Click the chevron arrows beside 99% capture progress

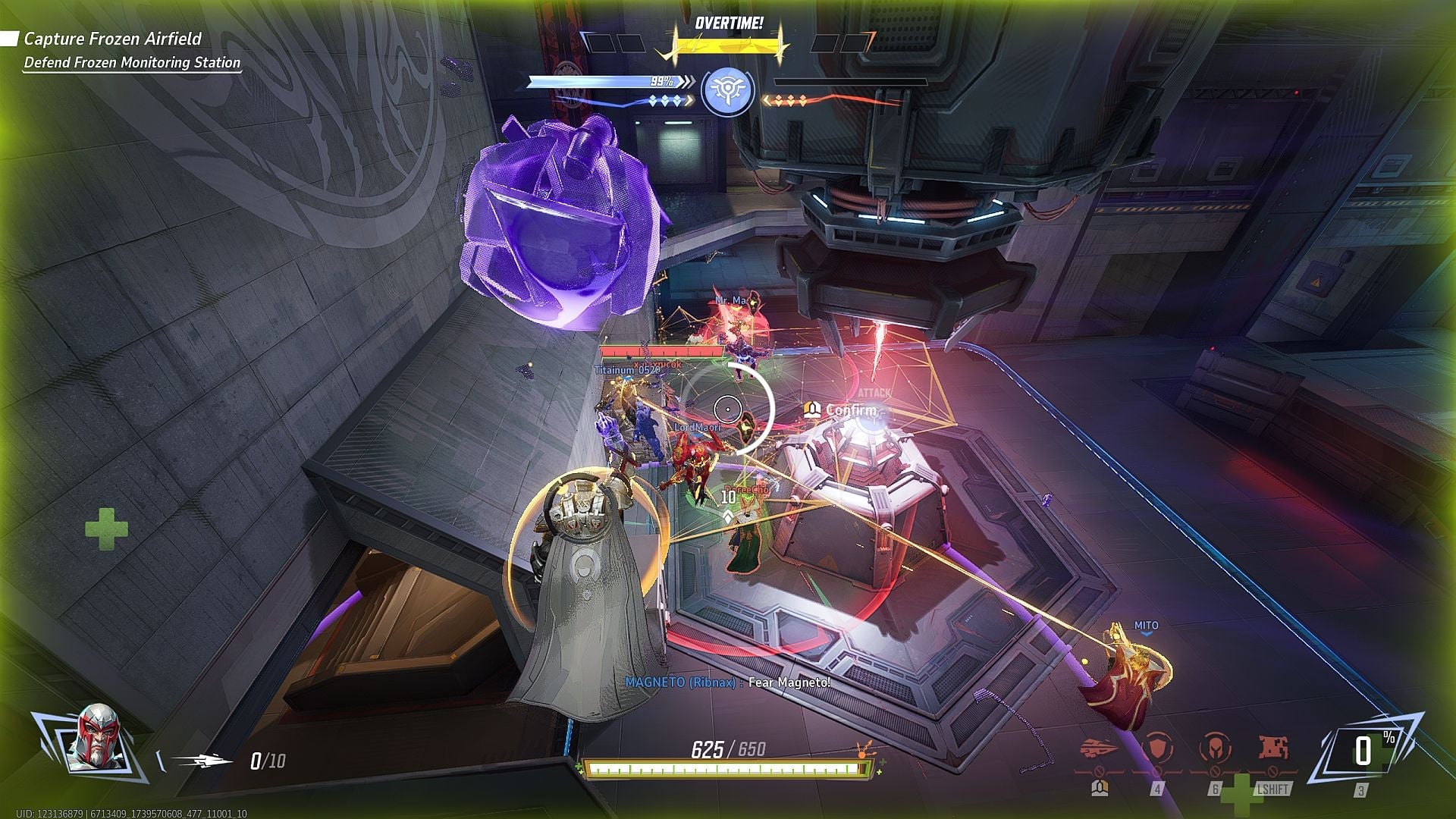click(689, 81)
